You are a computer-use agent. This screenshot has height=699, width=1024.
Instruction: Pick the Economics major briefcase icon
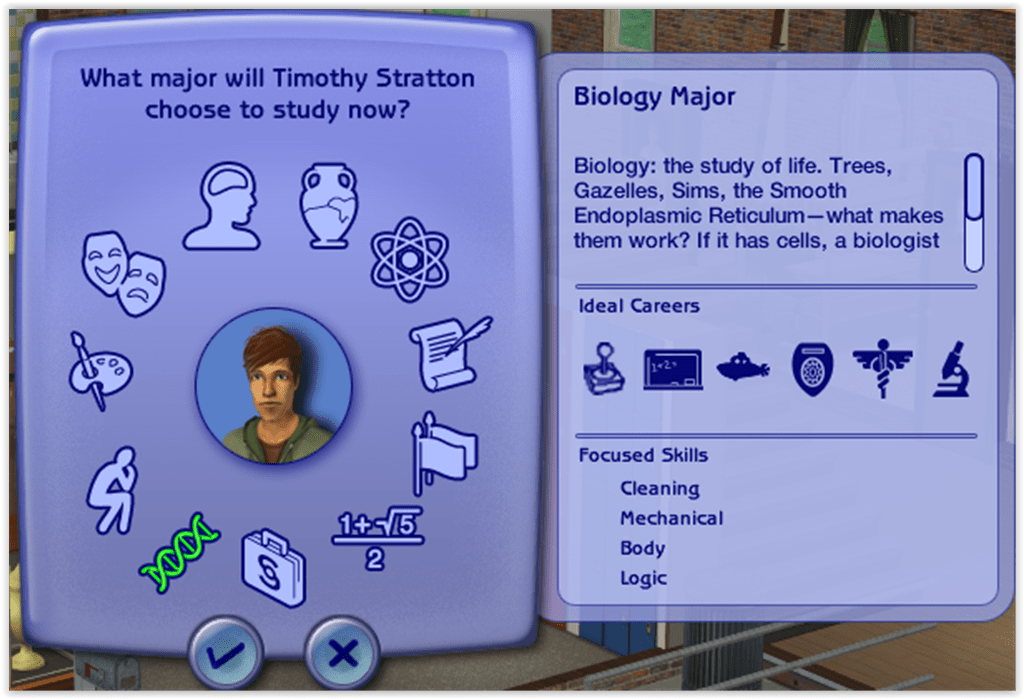[272, 568]
